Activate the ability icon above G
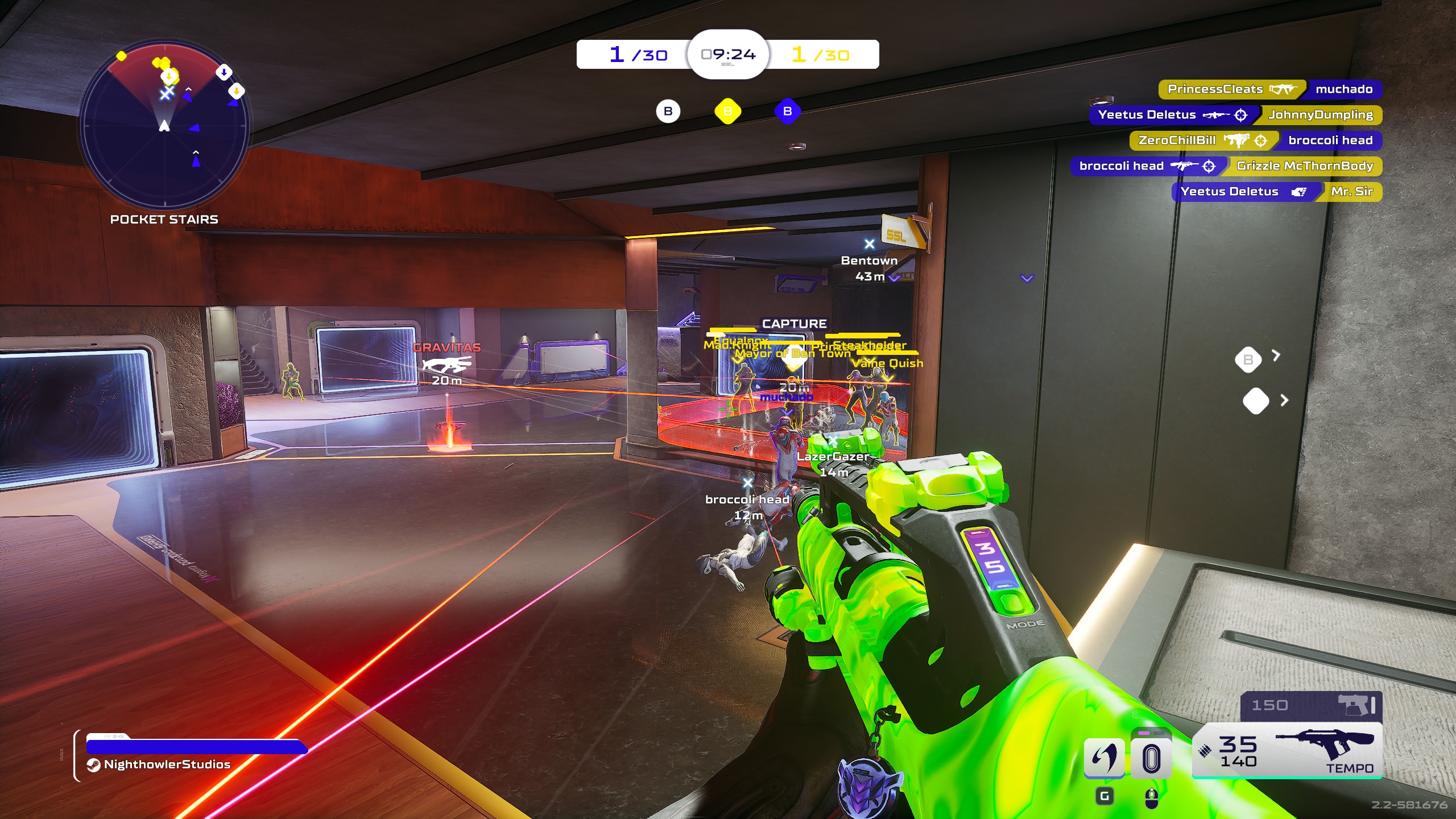The image size is (1456, 819). 1104,758
